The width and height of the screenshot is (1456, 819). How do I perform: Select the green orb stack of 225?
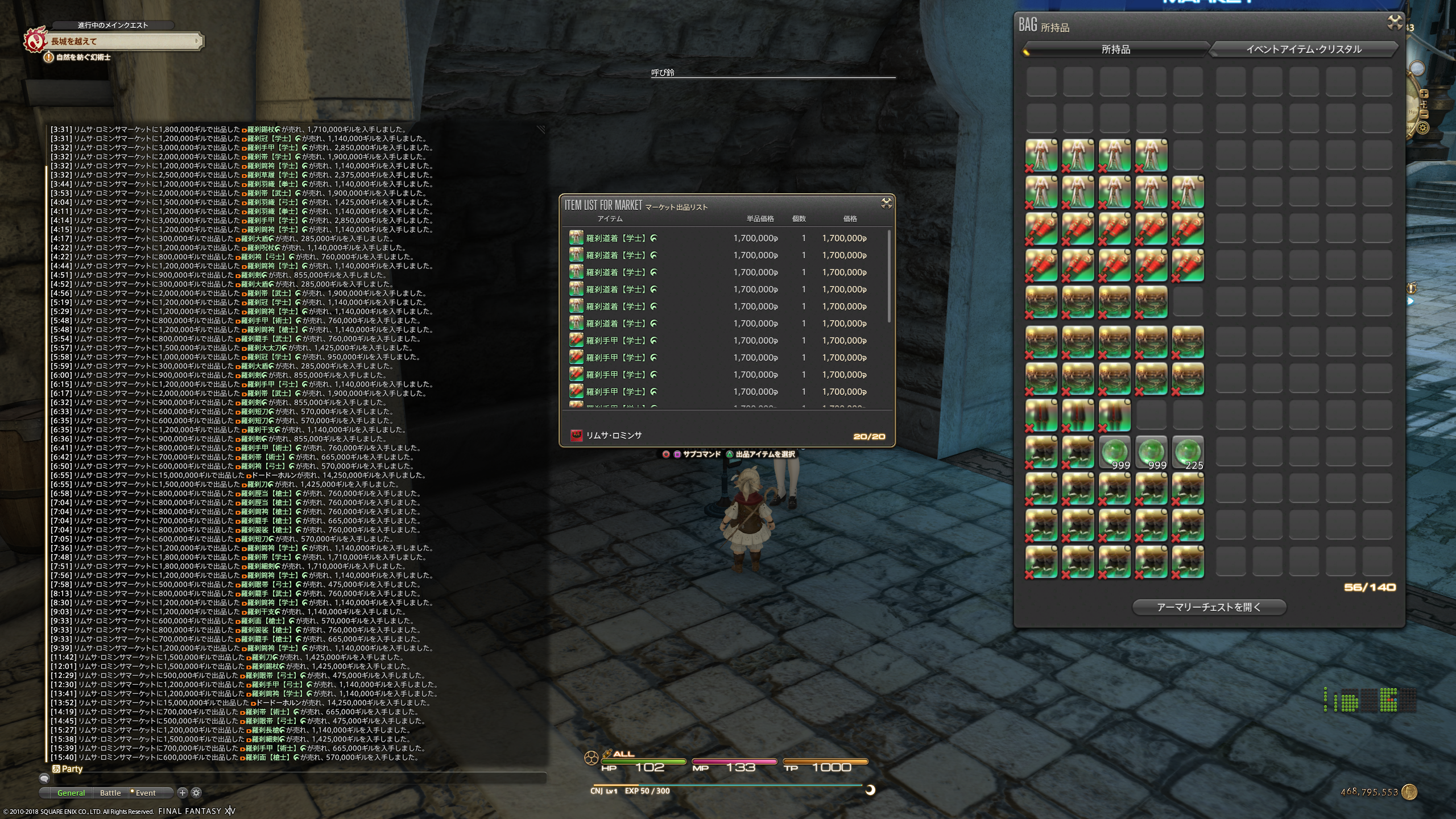[x=1188, y=453]
